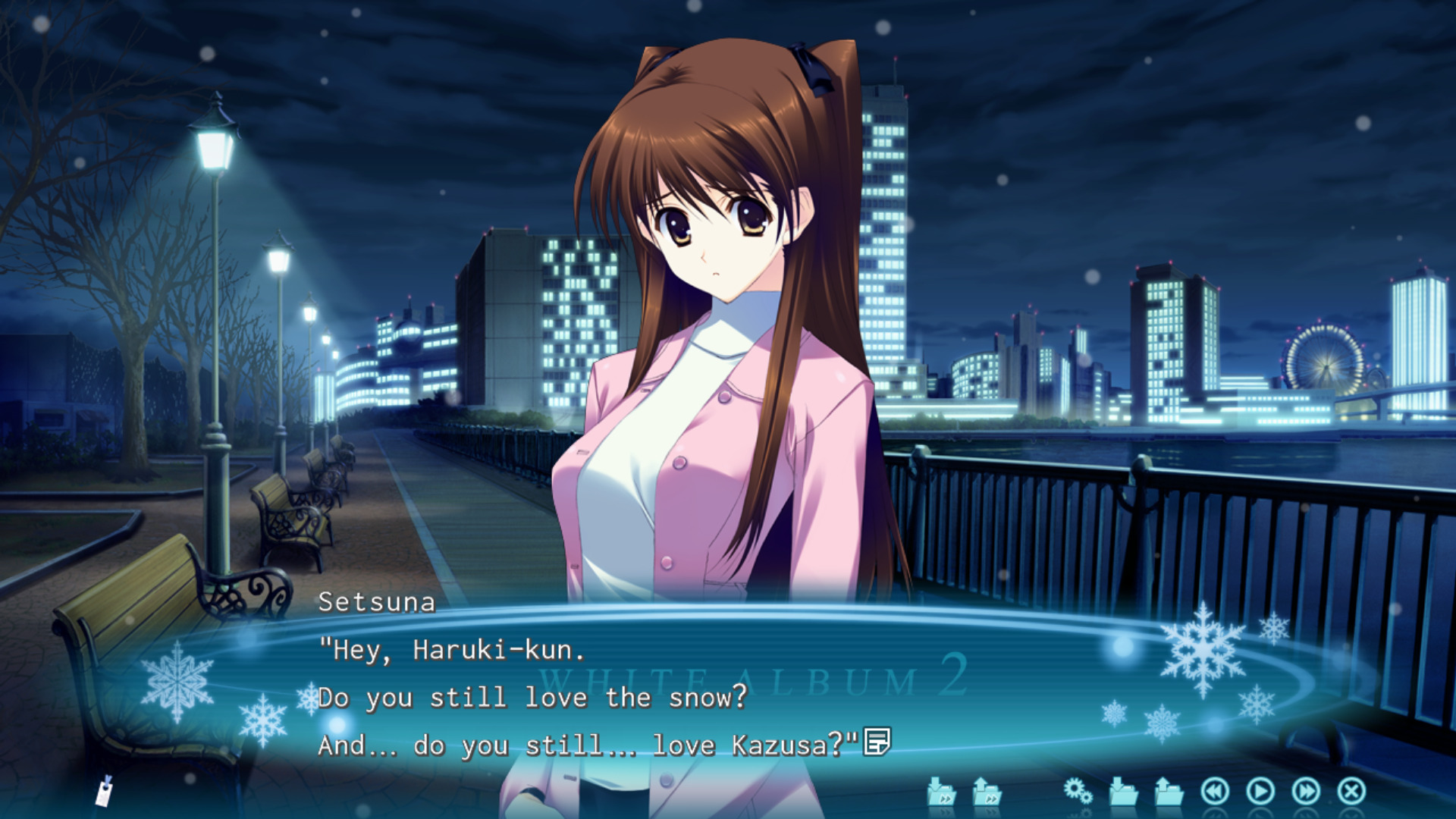Click the quick load folder icon
This screenshot has height=819, width=1456.
(x=987, y=792)
